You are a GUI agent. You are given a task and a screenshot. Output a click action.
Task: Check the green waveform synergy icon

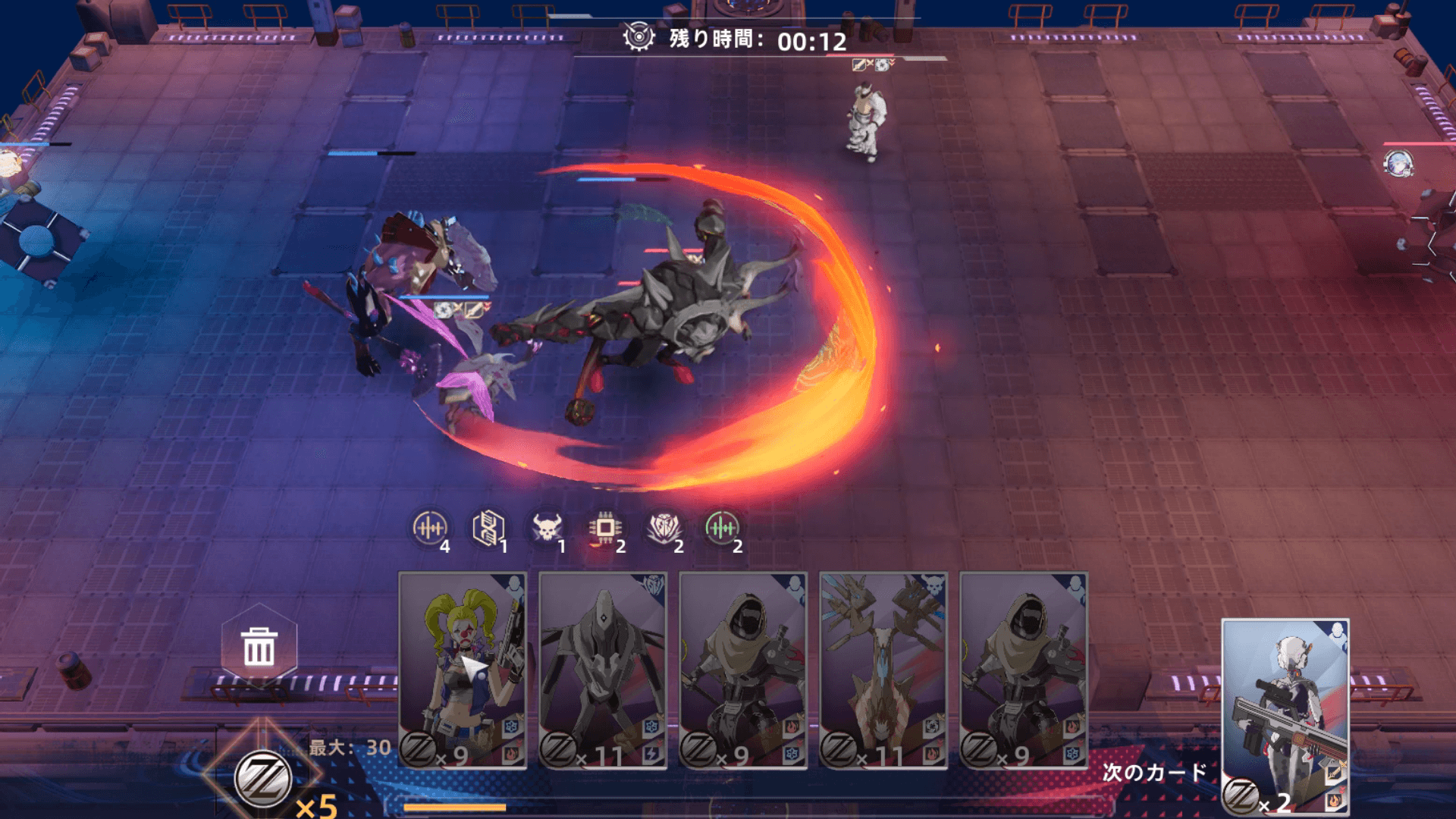pyautogui.click(x=721, y=528)
